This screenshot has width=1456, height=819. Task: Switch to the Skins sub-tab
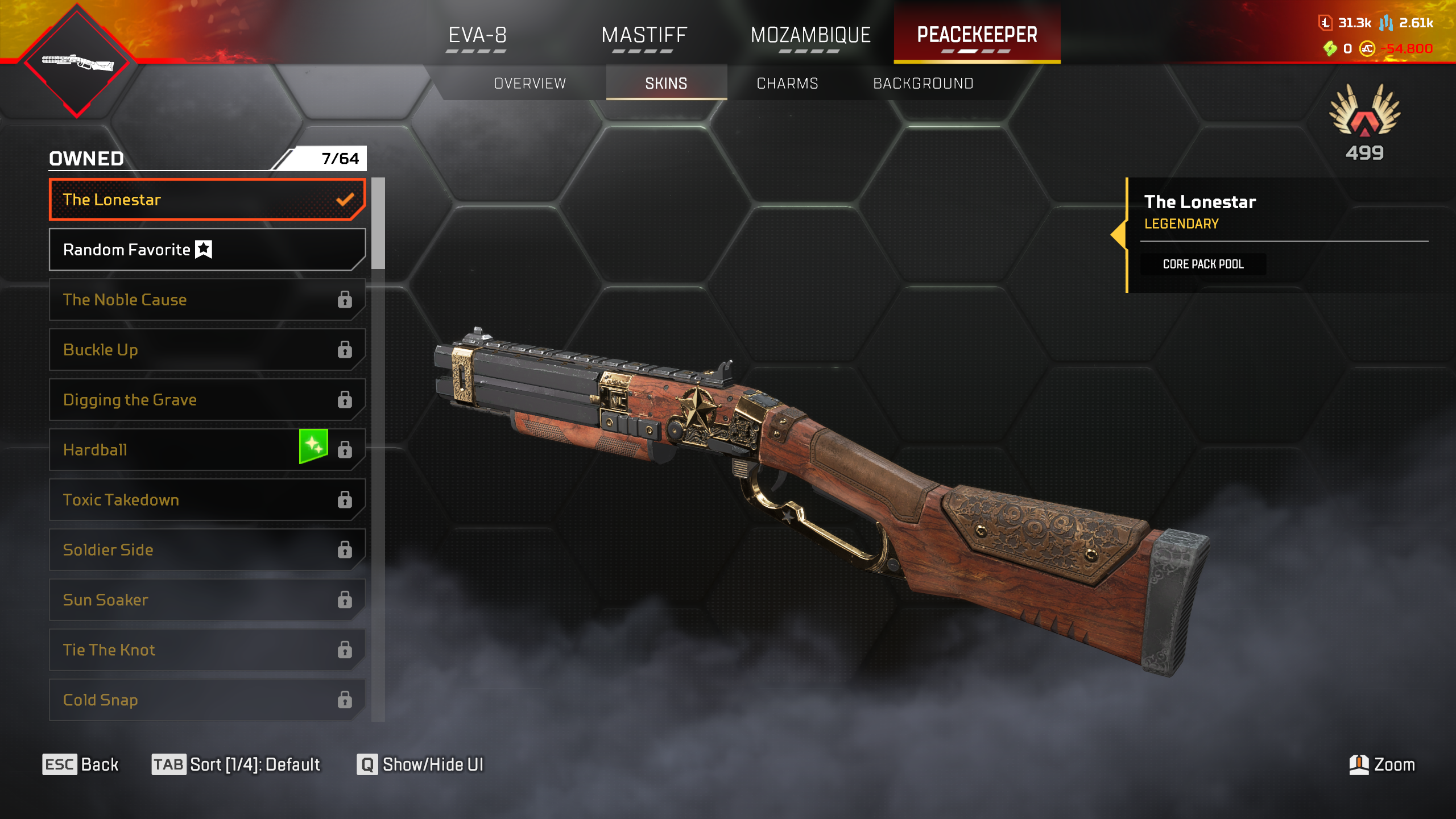point(666,84)
